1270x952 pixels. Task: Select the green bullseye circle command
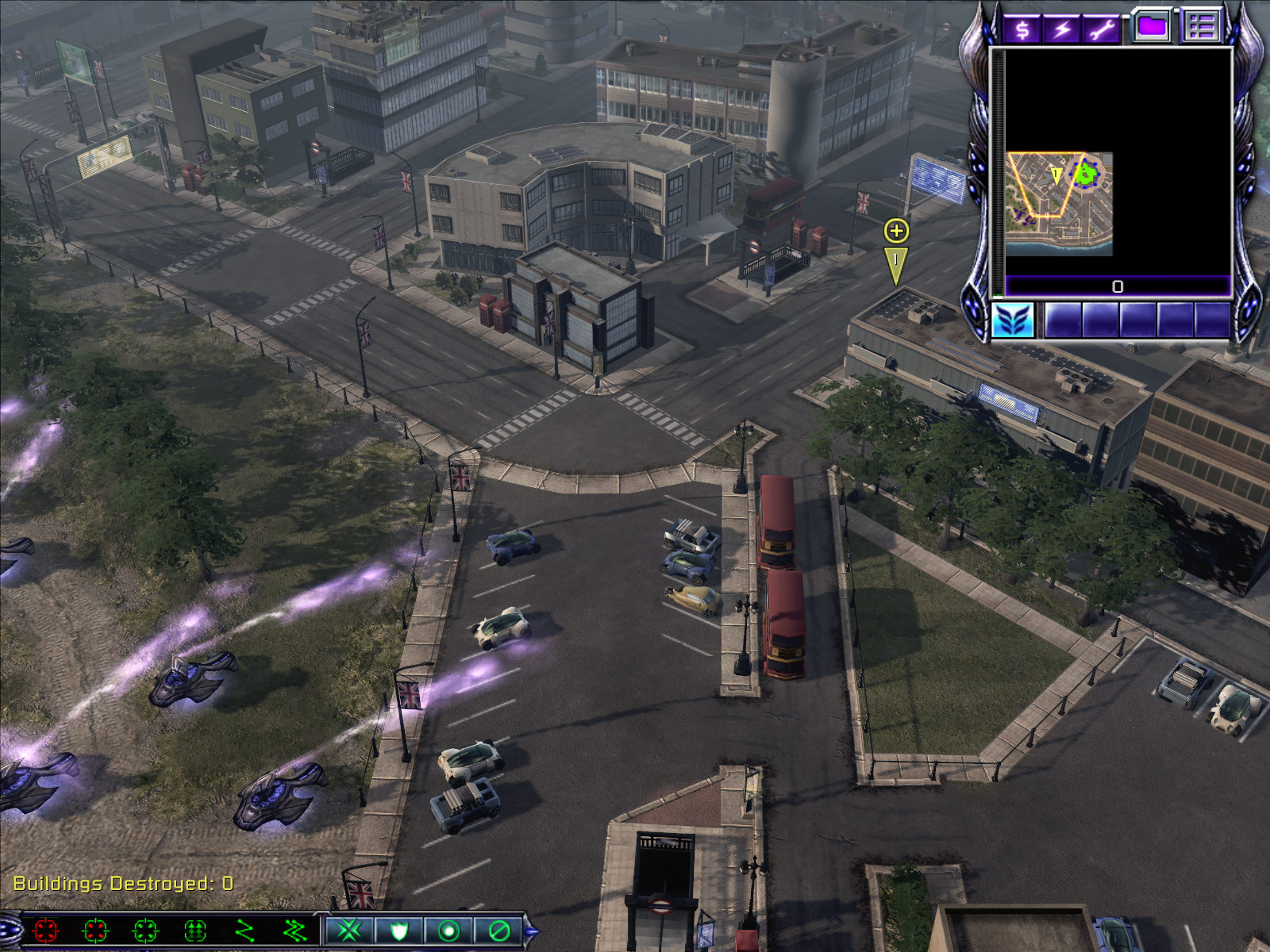448,930
